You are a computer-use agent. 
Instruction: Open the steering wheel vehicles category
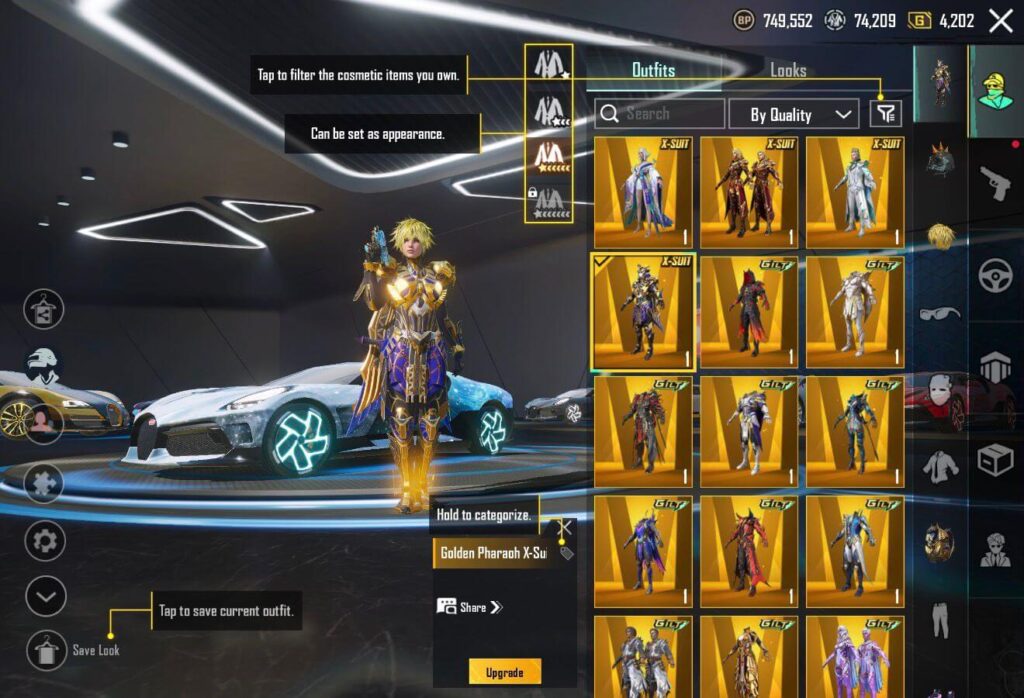995,276
